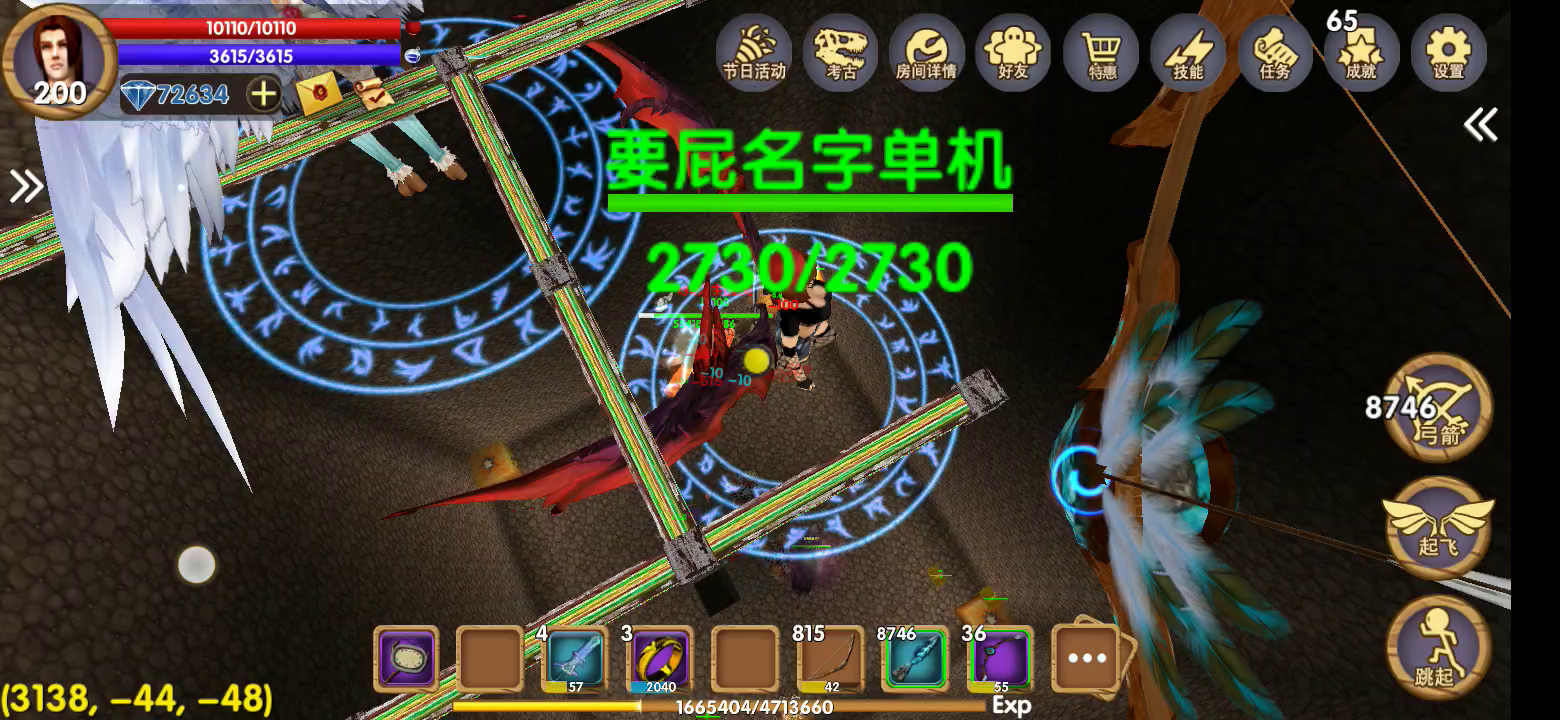
Task: View the 房间详情 room details
Action: pos(927,55)
